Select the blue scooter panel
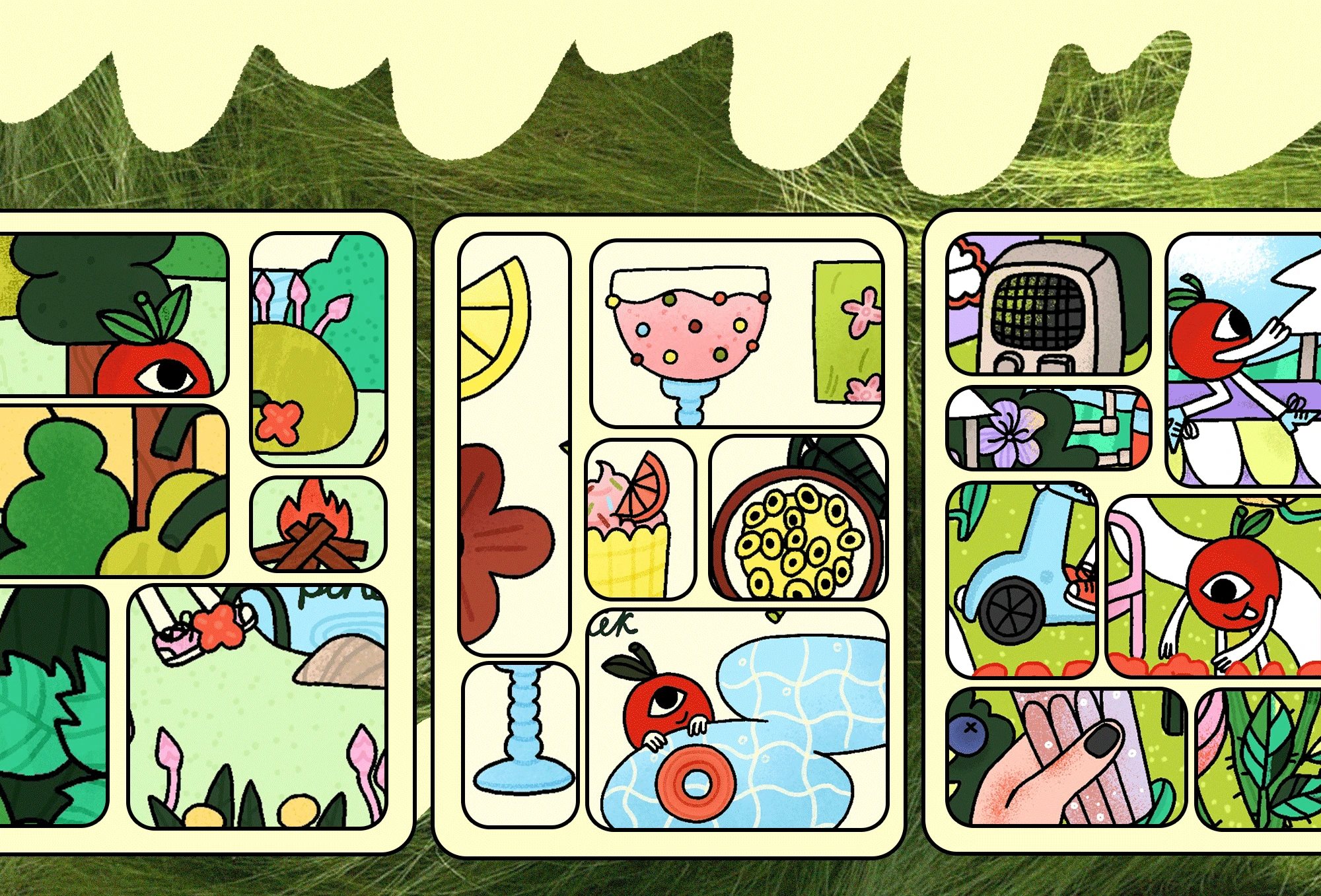 (1022, 580)
